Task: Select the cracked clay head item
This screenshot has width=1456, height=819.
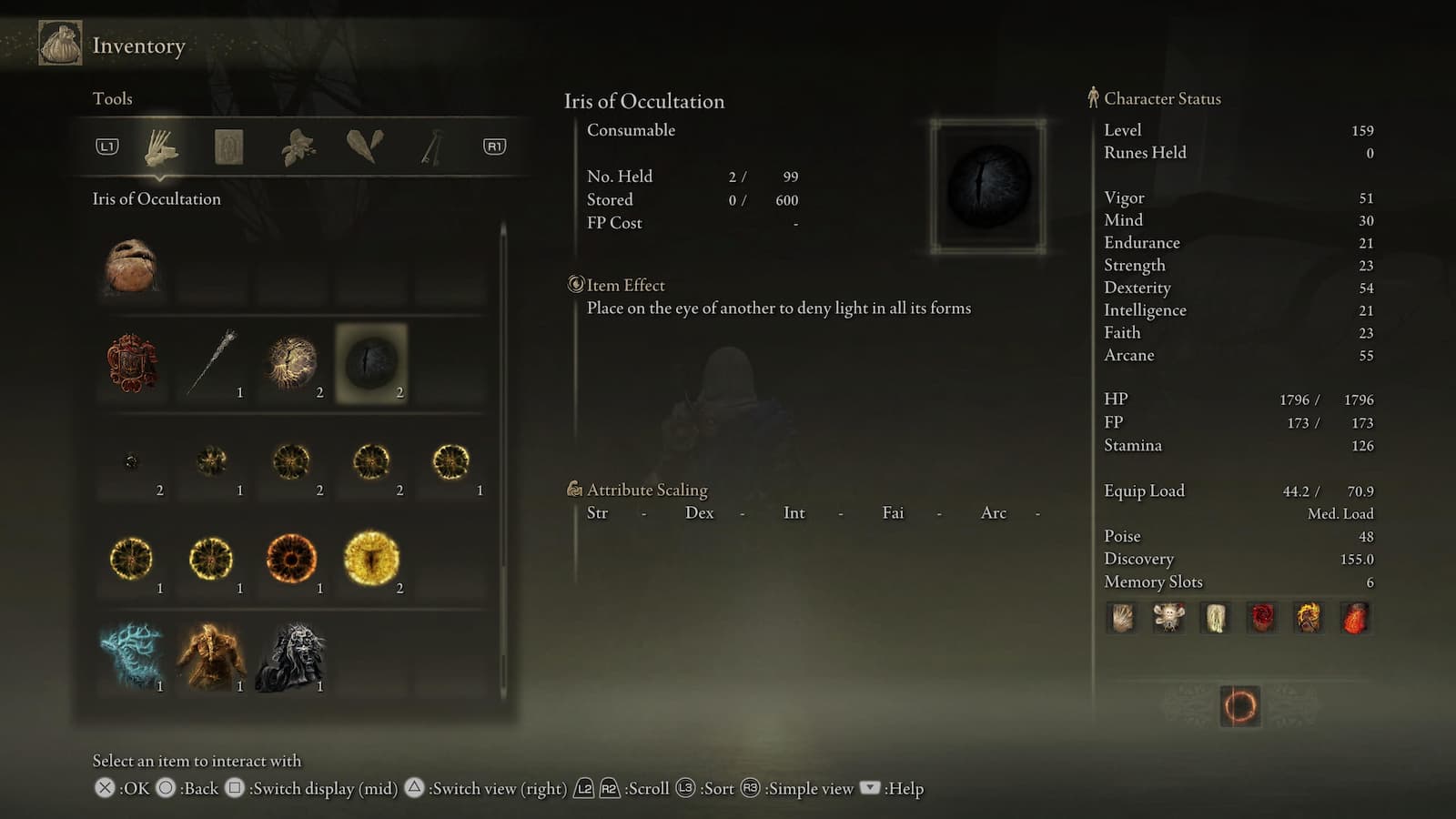Action: 132,266
